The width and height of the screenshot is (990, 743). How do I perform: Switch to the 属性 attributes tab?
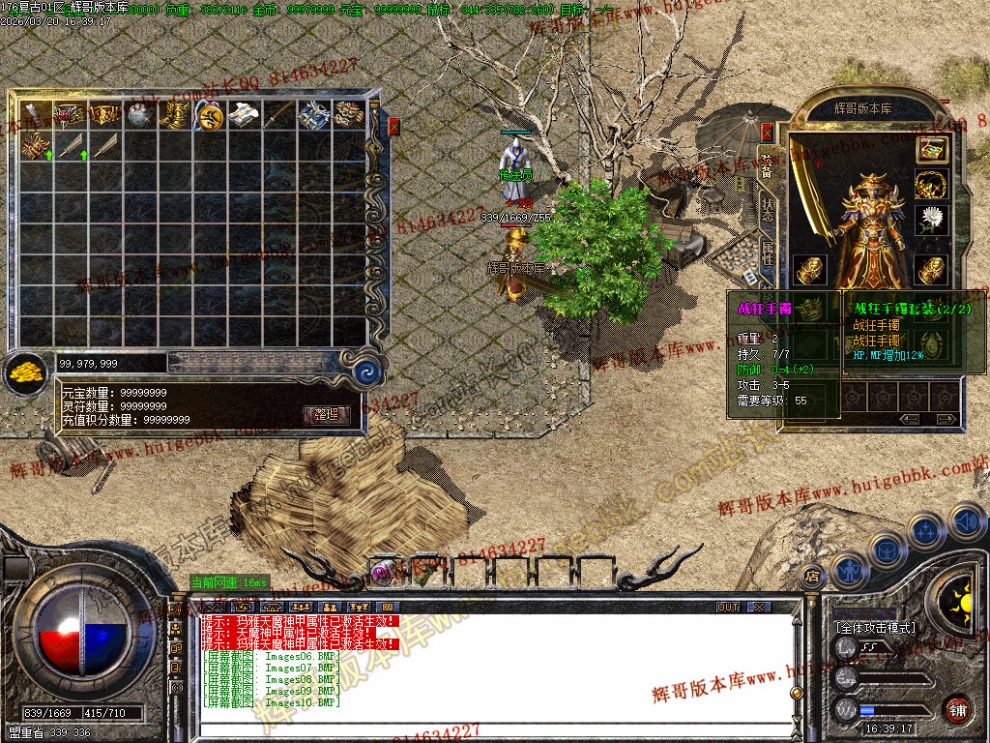[x=768, y=254]
